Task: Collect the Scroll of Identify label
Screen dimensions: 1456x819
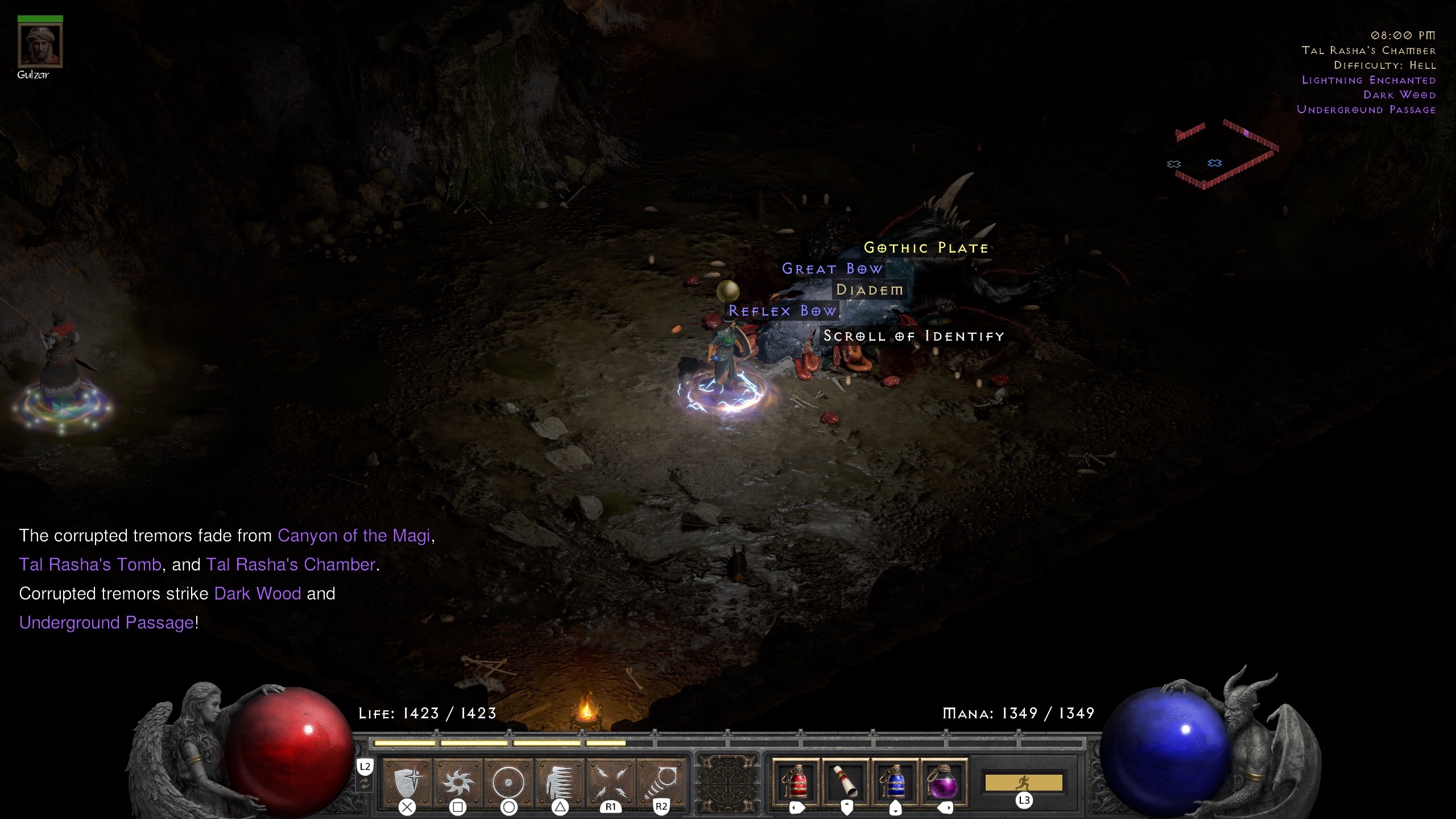Action: pos(913,336)
